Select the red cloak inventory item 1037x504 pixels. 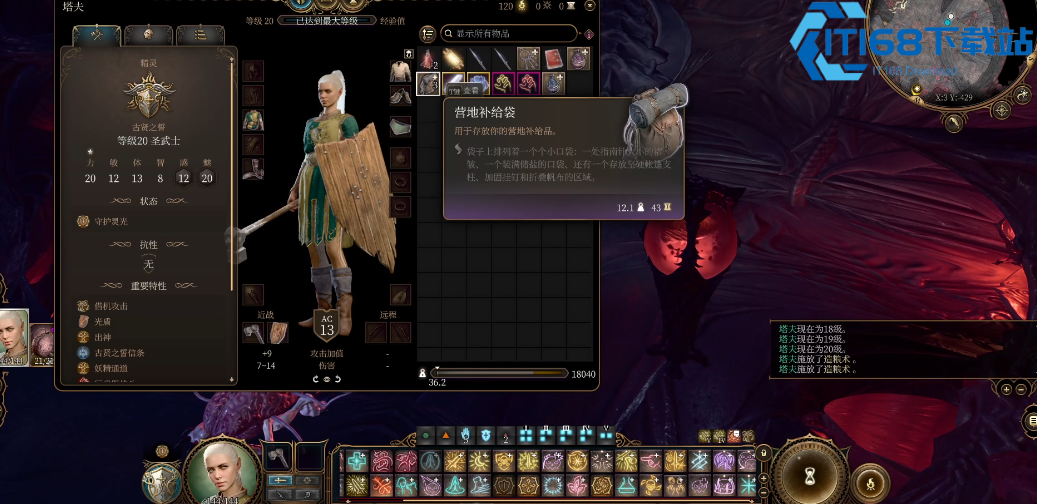pos(428,59)
